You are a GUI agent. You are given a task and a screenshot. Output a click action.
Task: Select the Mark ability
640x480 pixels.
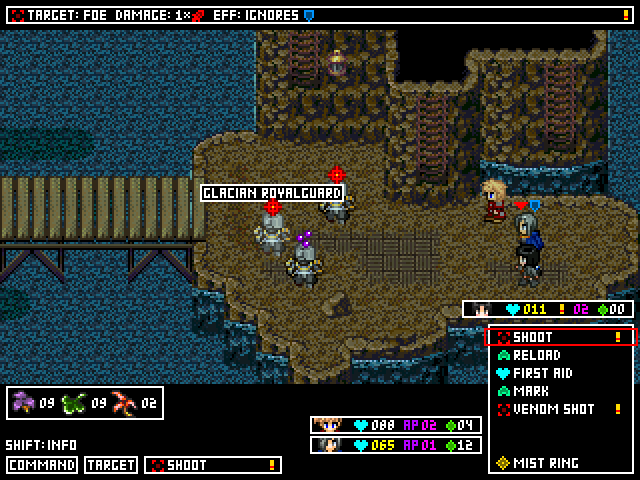[559, 392]
